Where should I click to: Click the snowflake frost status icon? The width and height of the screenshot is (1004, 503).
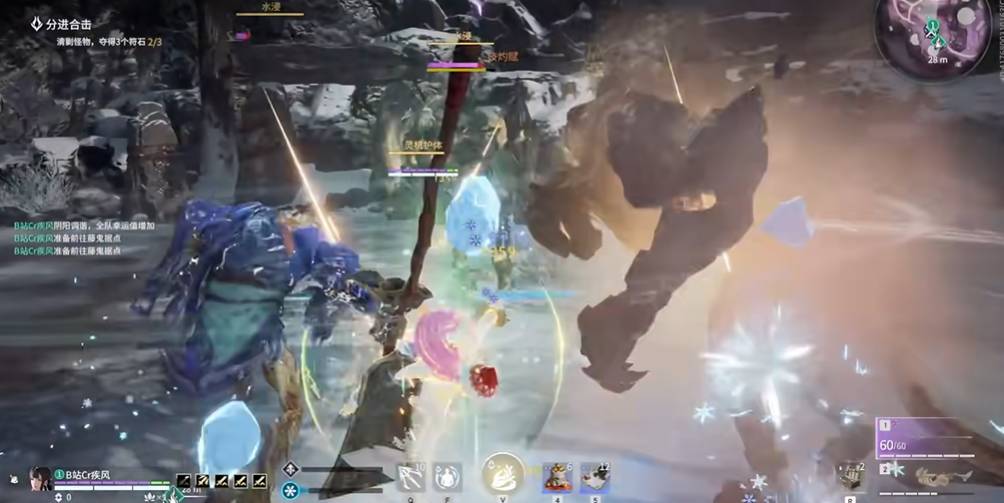click(290, 490)
